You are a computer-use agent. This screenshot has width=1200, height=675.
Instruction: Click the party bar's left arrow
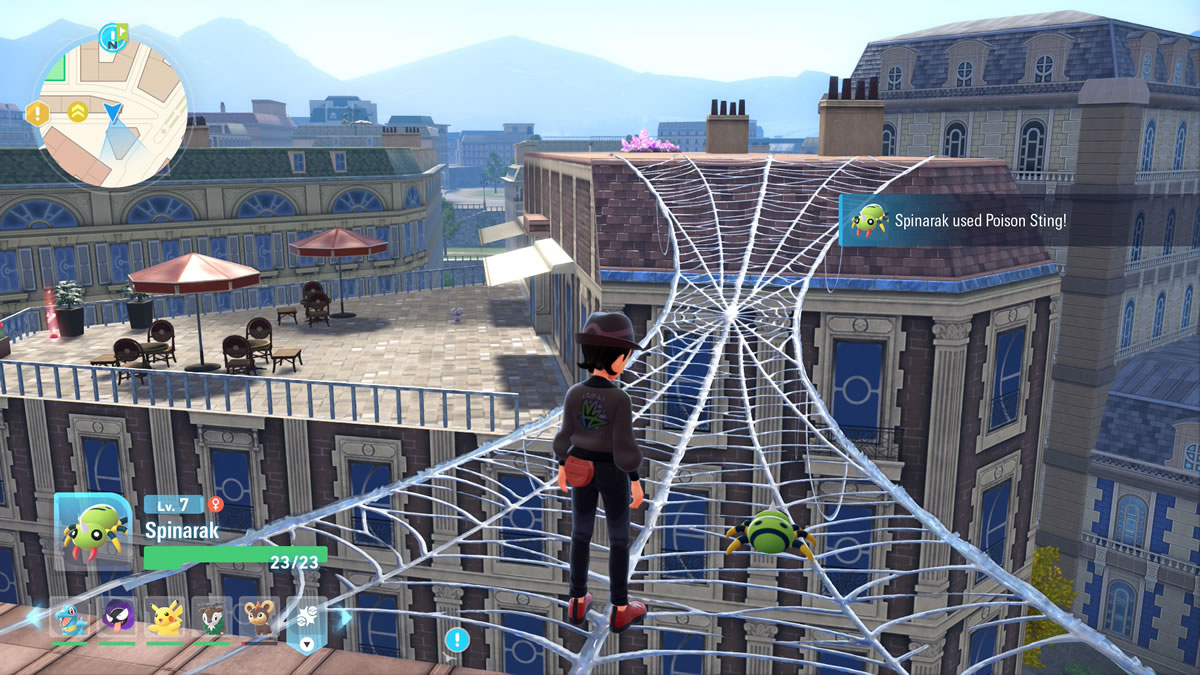(35, 618)
